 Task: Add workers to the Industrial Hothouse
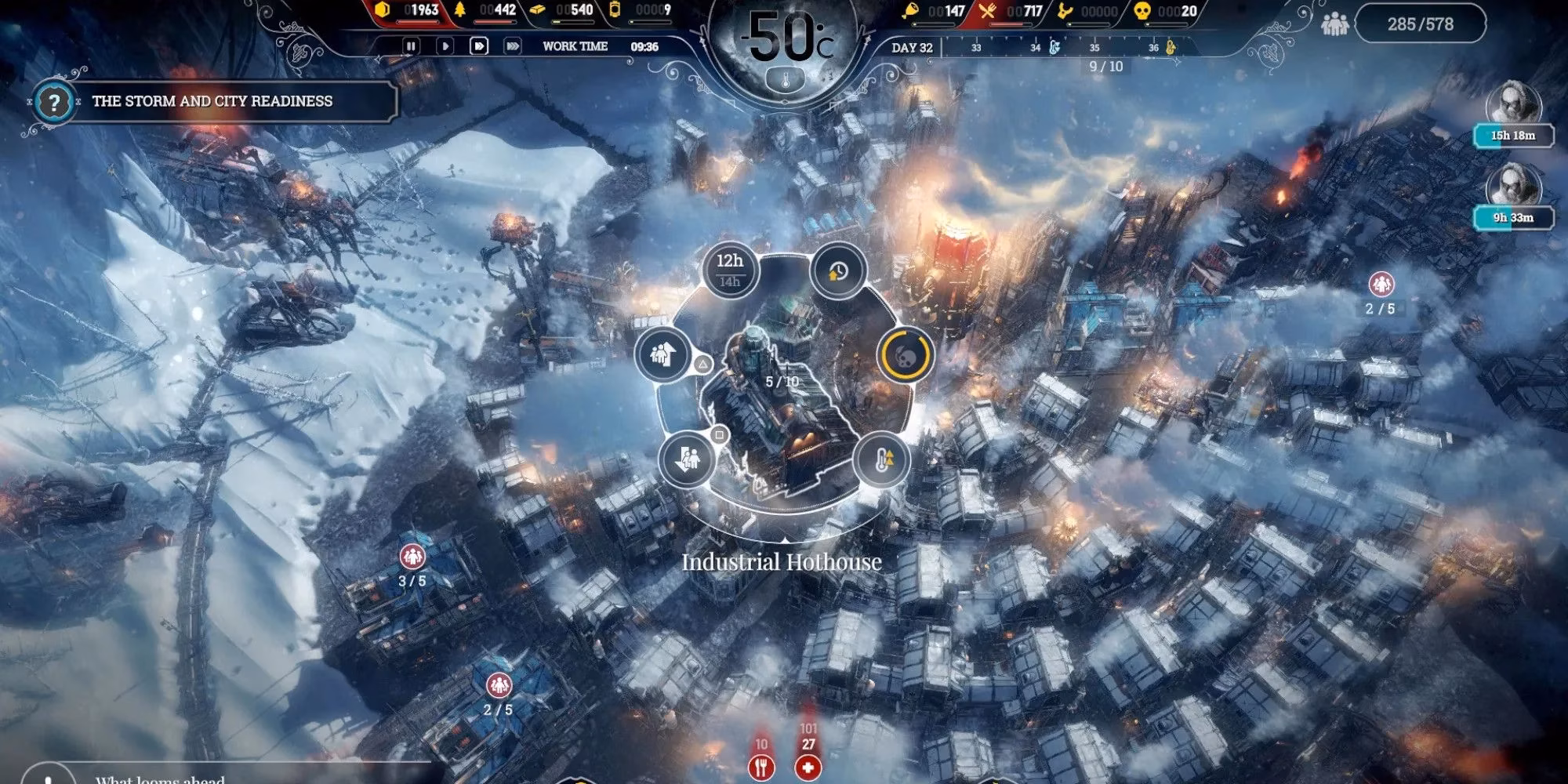661,354
